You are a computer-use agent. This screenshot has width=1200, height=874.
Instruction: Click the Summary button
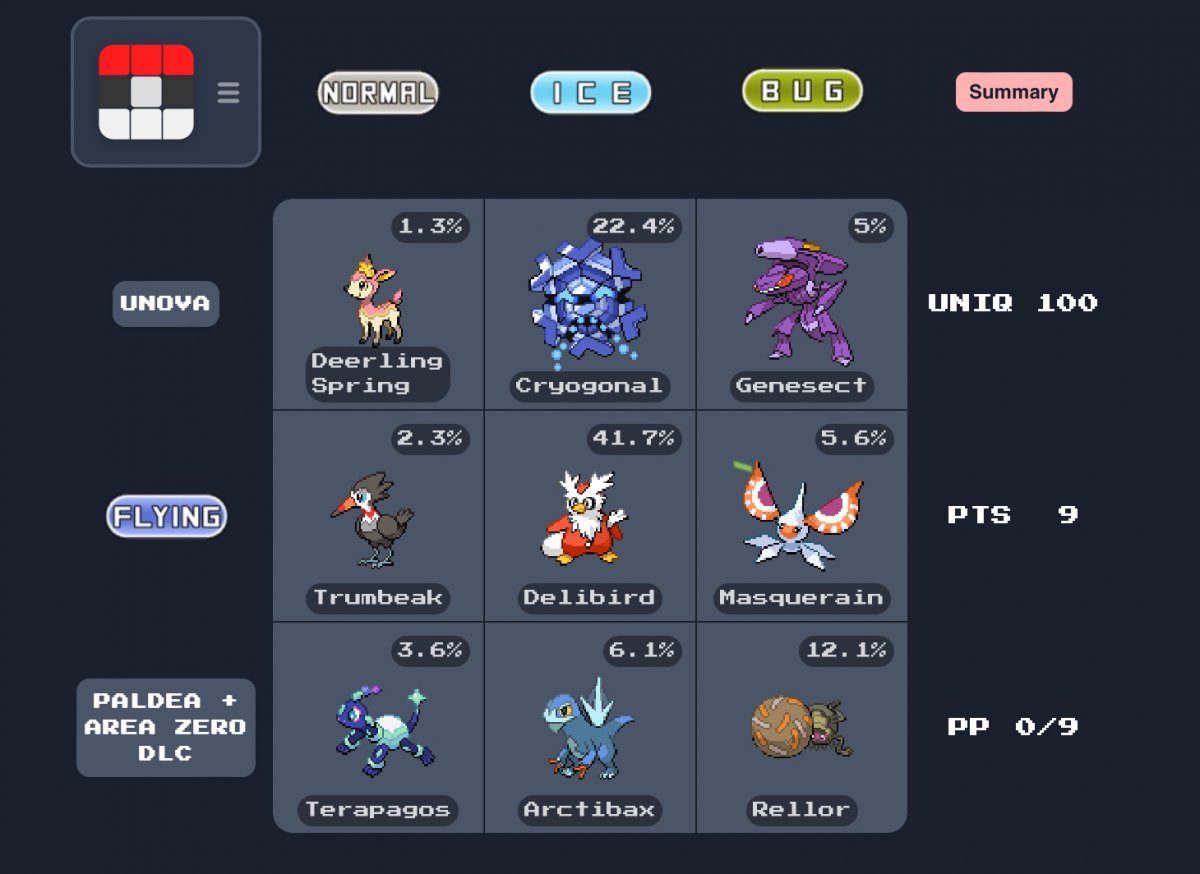(x=1013, y=92)
